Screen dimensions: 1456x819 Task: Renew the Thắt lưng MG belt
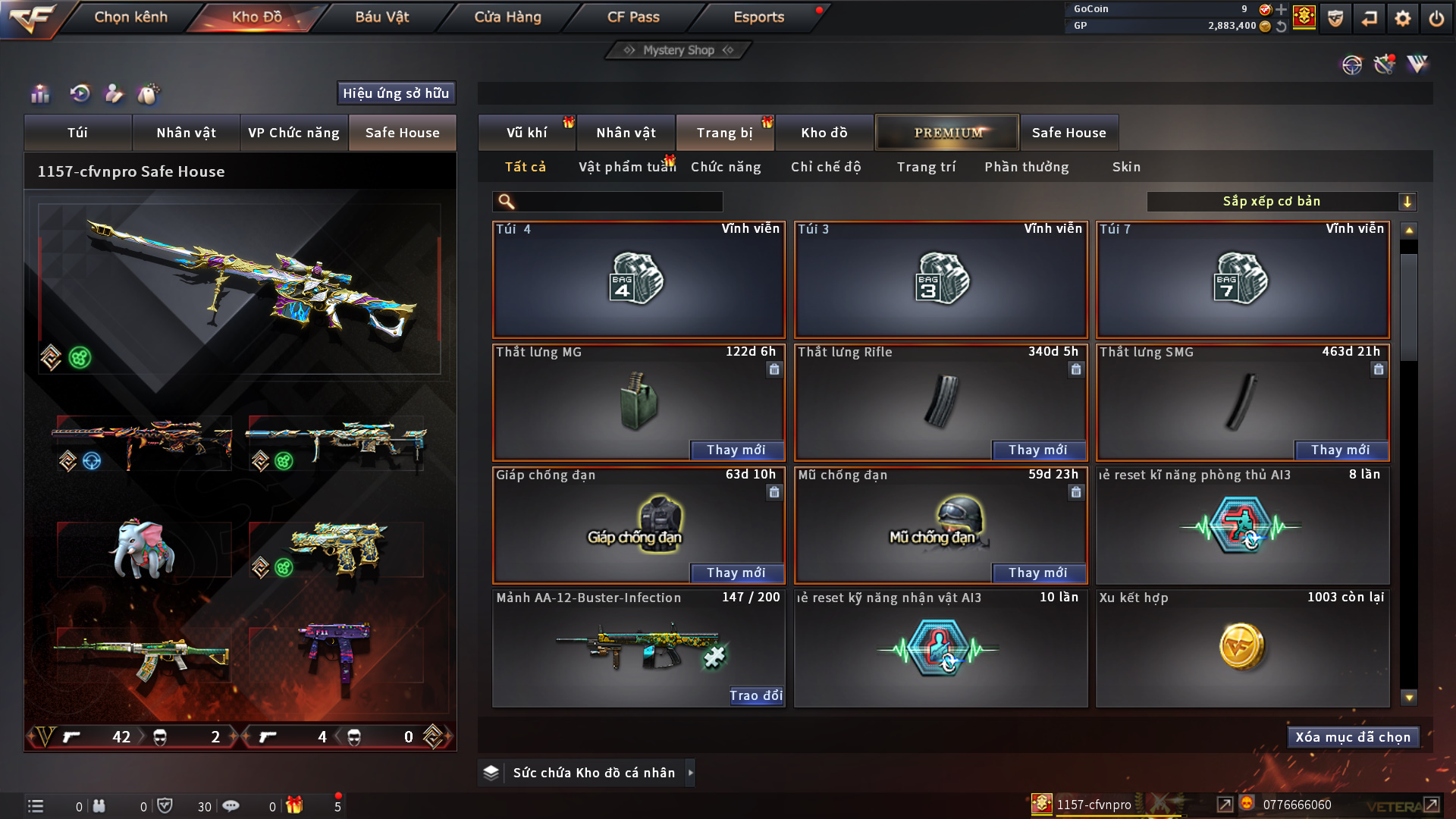click(x=736, y=450)
